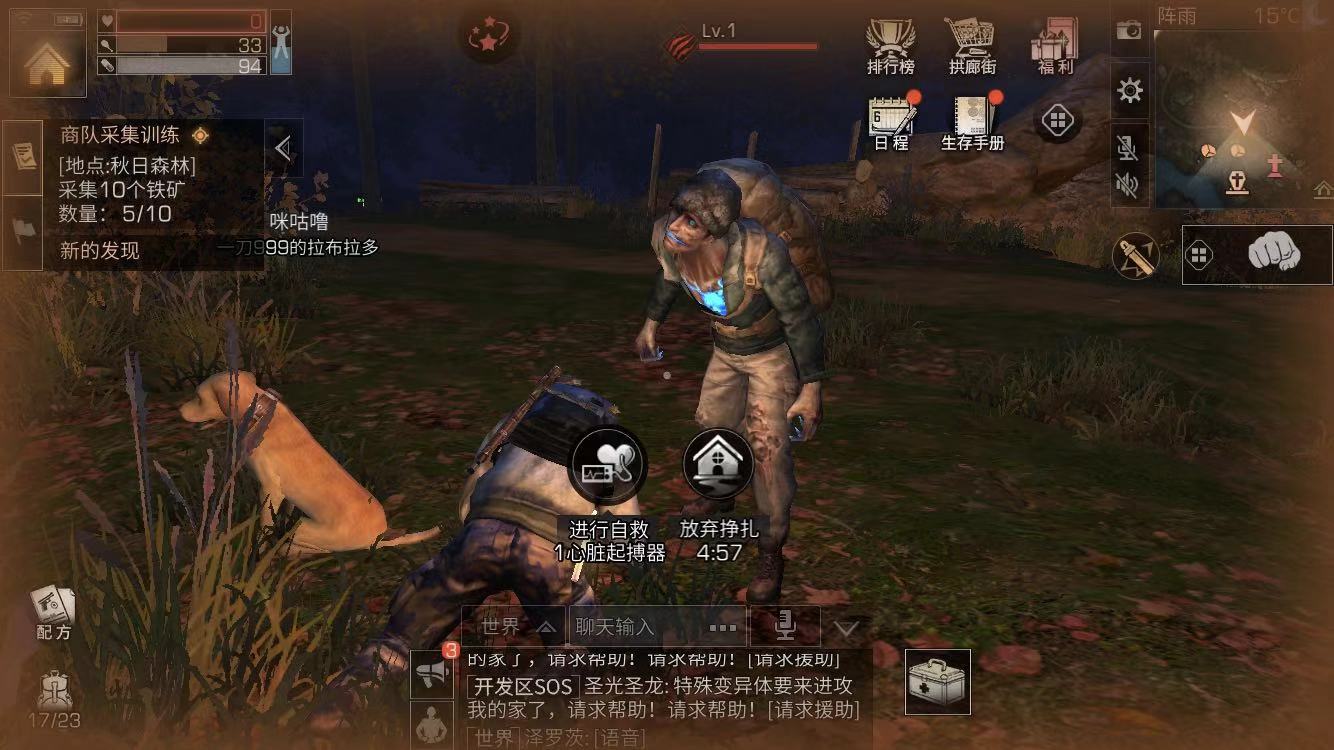Unmute the microphone toggle

pyautogui.click(x=1130, y=146)
